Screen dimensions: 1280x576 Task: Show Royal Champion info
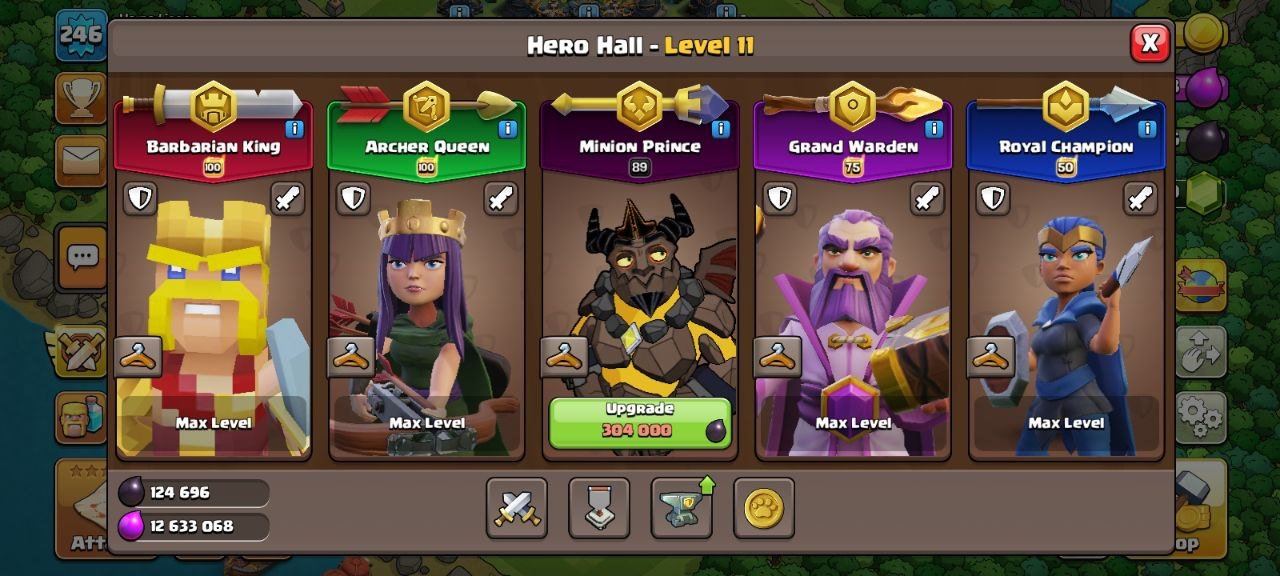point(1146,129)
